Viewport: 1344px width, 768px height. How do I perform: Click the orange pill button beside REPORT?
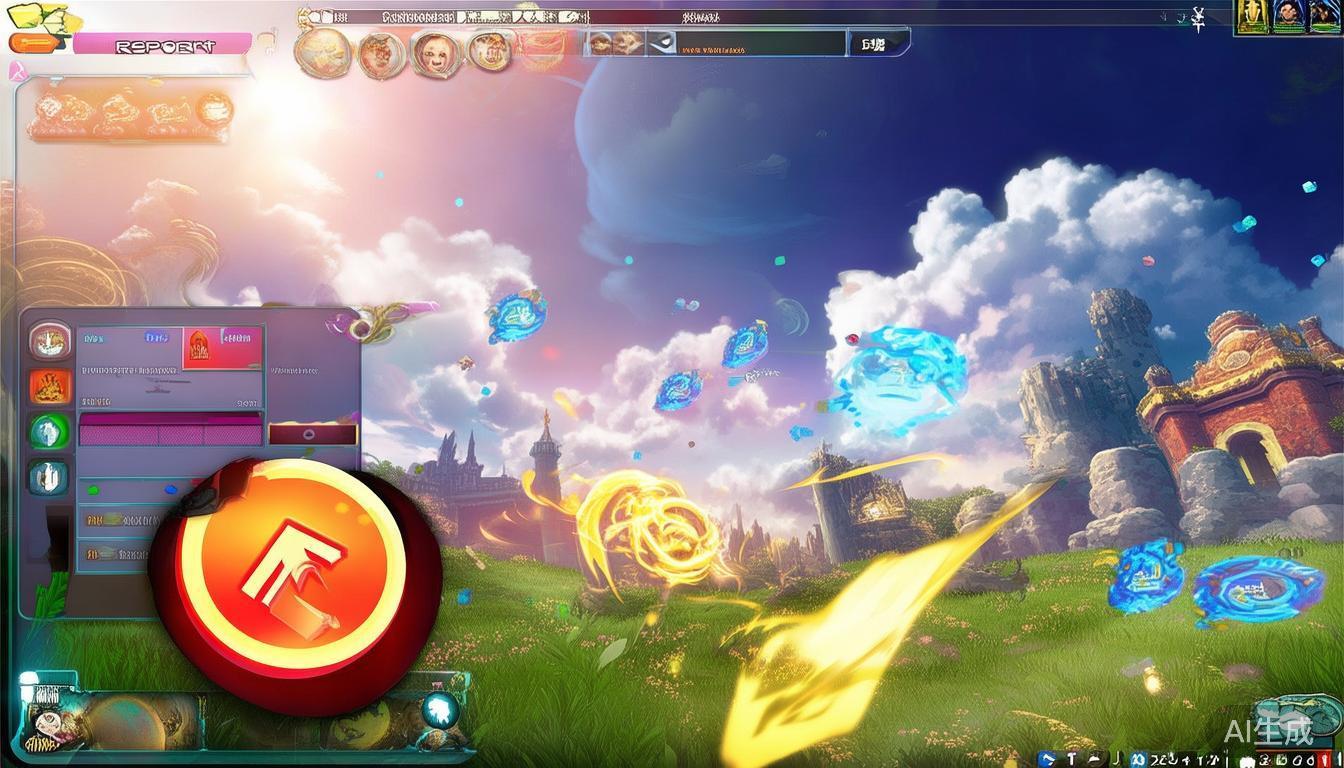tap(38, 44)
